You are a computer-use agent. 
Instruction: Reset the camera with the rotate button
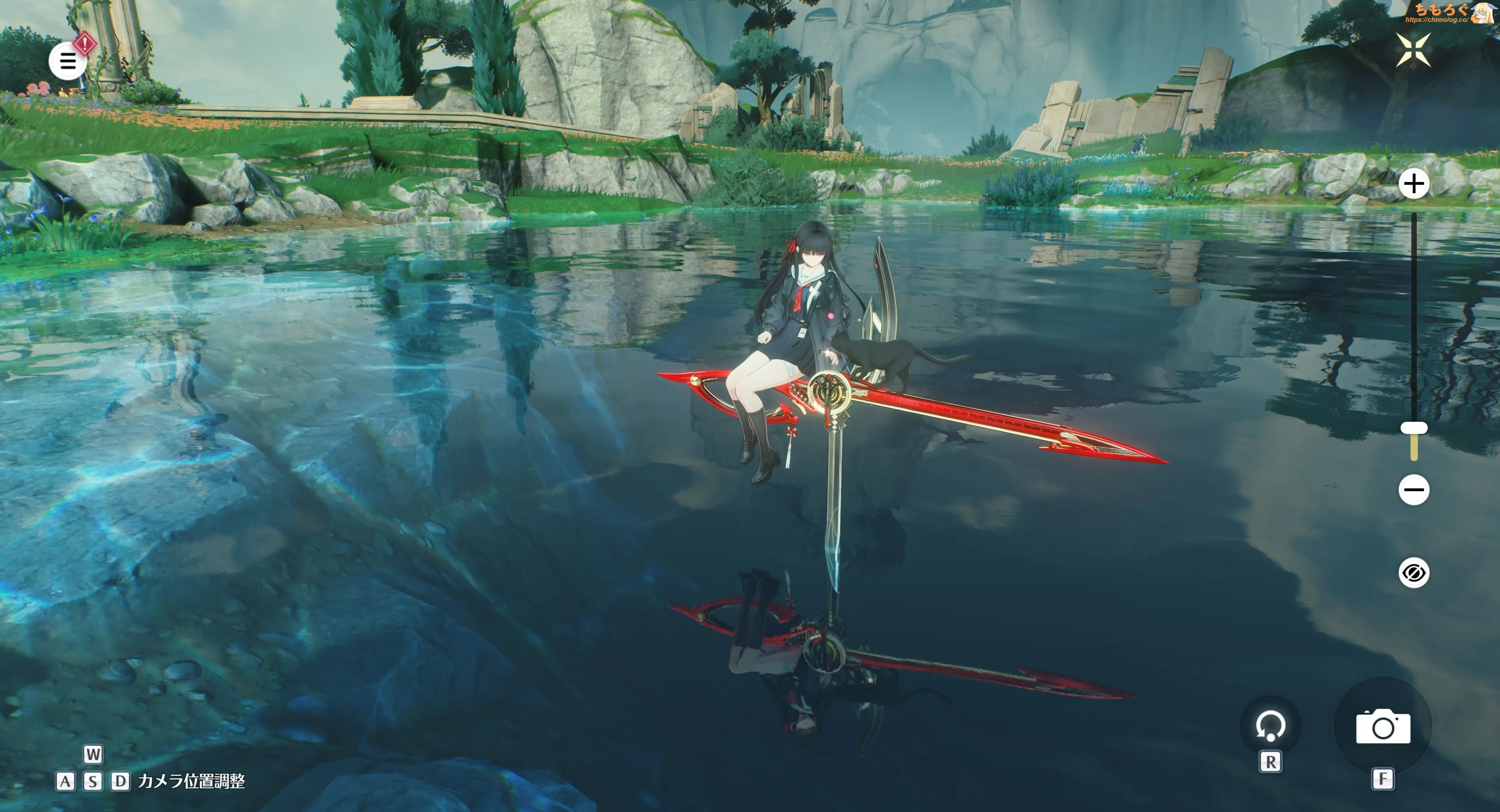tap(1270, 726)
